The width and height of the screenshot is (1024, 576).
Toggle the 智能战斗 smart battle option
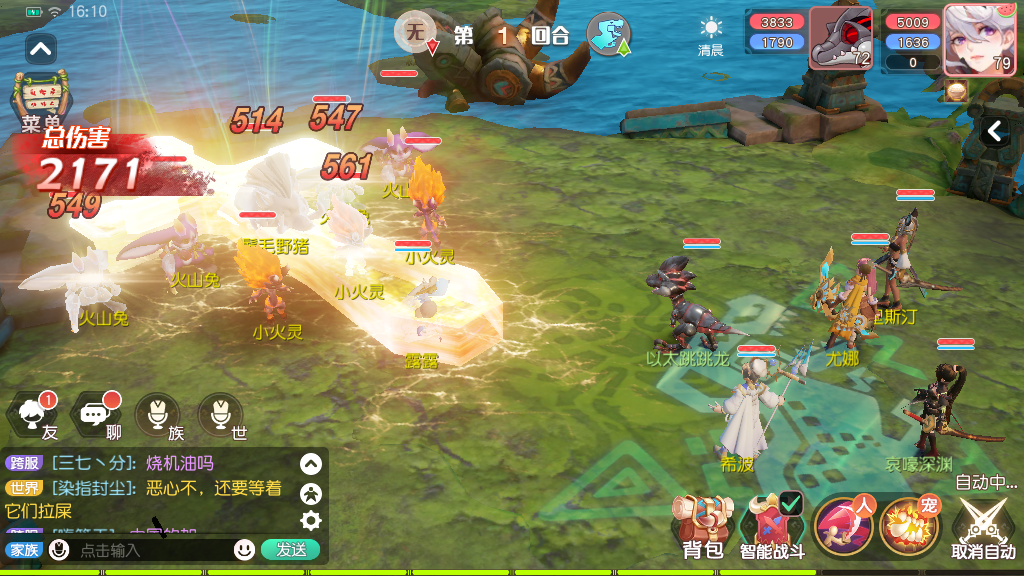(x=772, y=526)
